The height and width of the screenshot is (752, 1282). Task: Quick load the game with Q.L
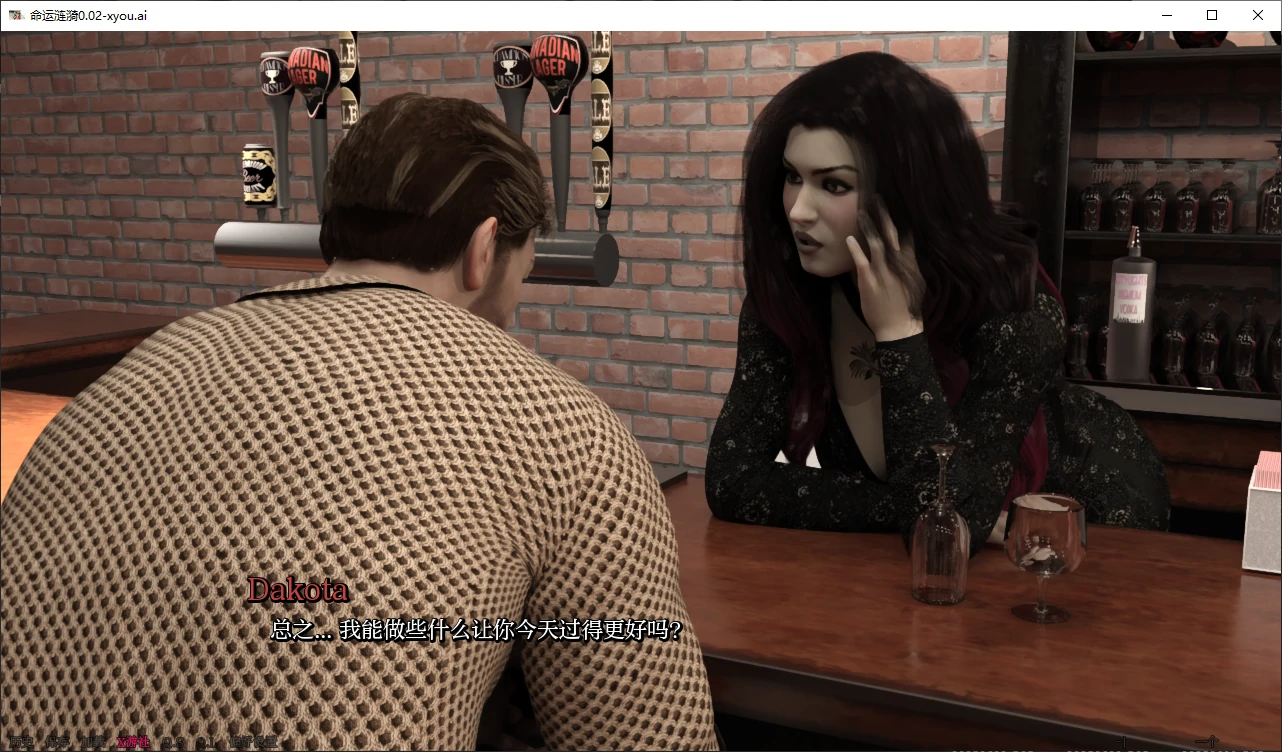(207, 741)
